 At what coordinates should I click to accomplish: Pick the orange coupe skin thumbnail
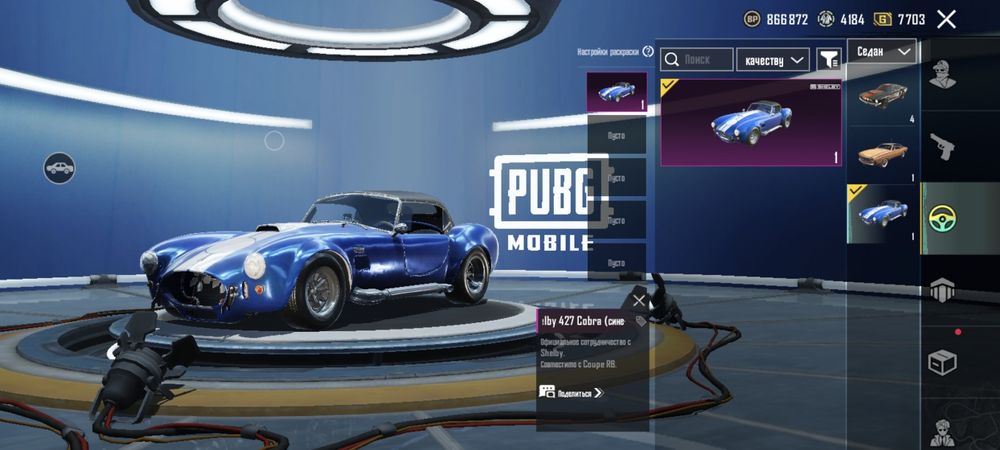tap(882, 153)
